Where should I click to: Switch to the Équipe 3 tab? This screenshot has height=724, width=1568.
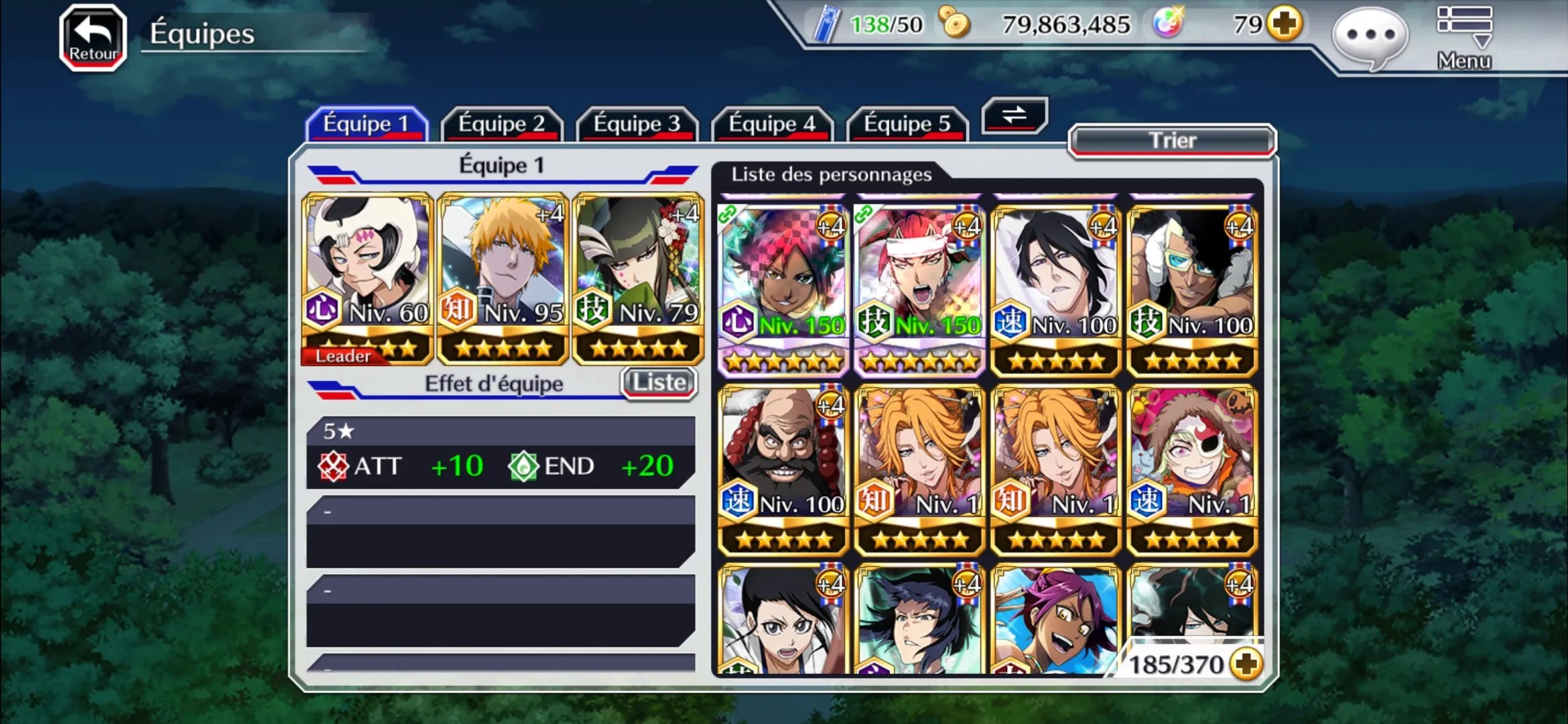(x=637, y=124)
